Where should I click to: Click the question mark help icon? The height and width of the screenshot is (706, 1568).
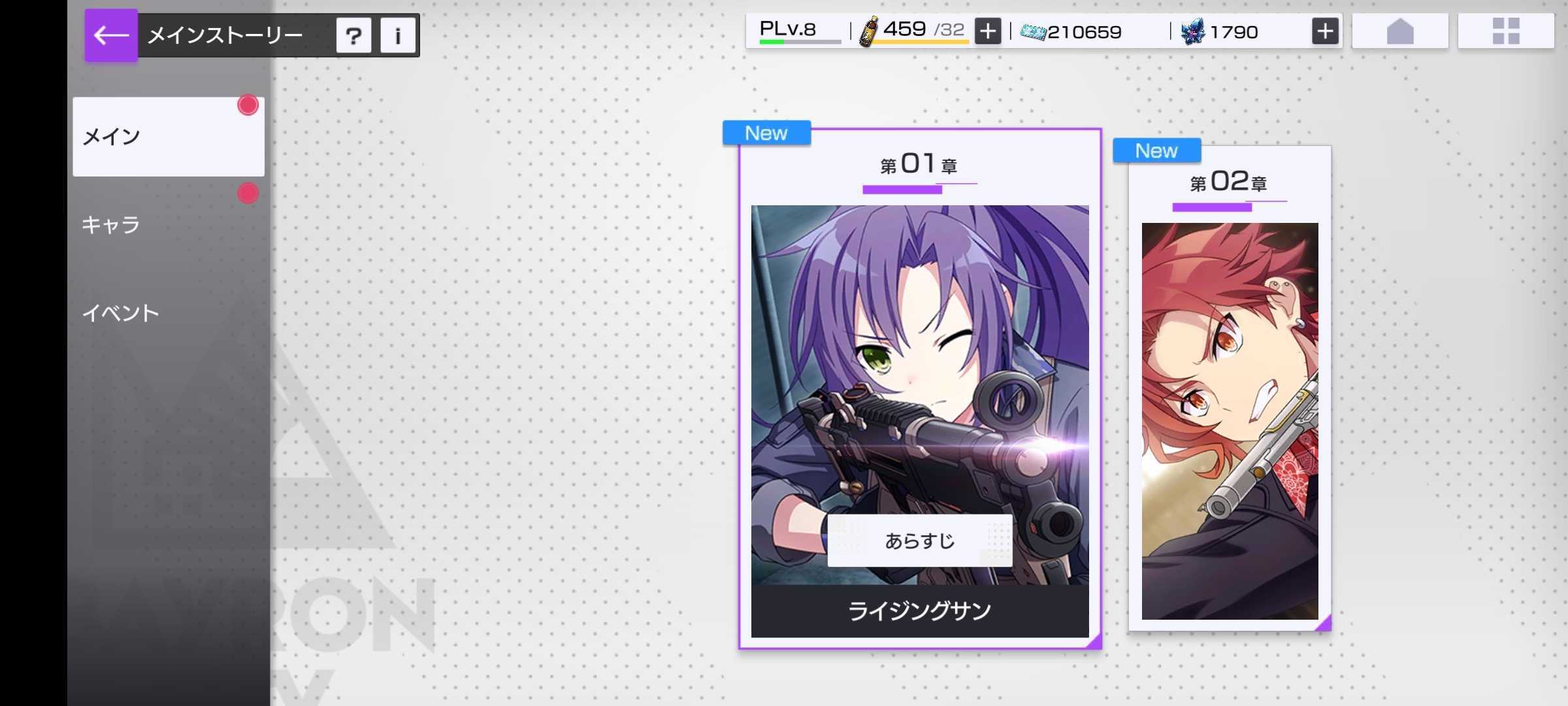(353, 36)
